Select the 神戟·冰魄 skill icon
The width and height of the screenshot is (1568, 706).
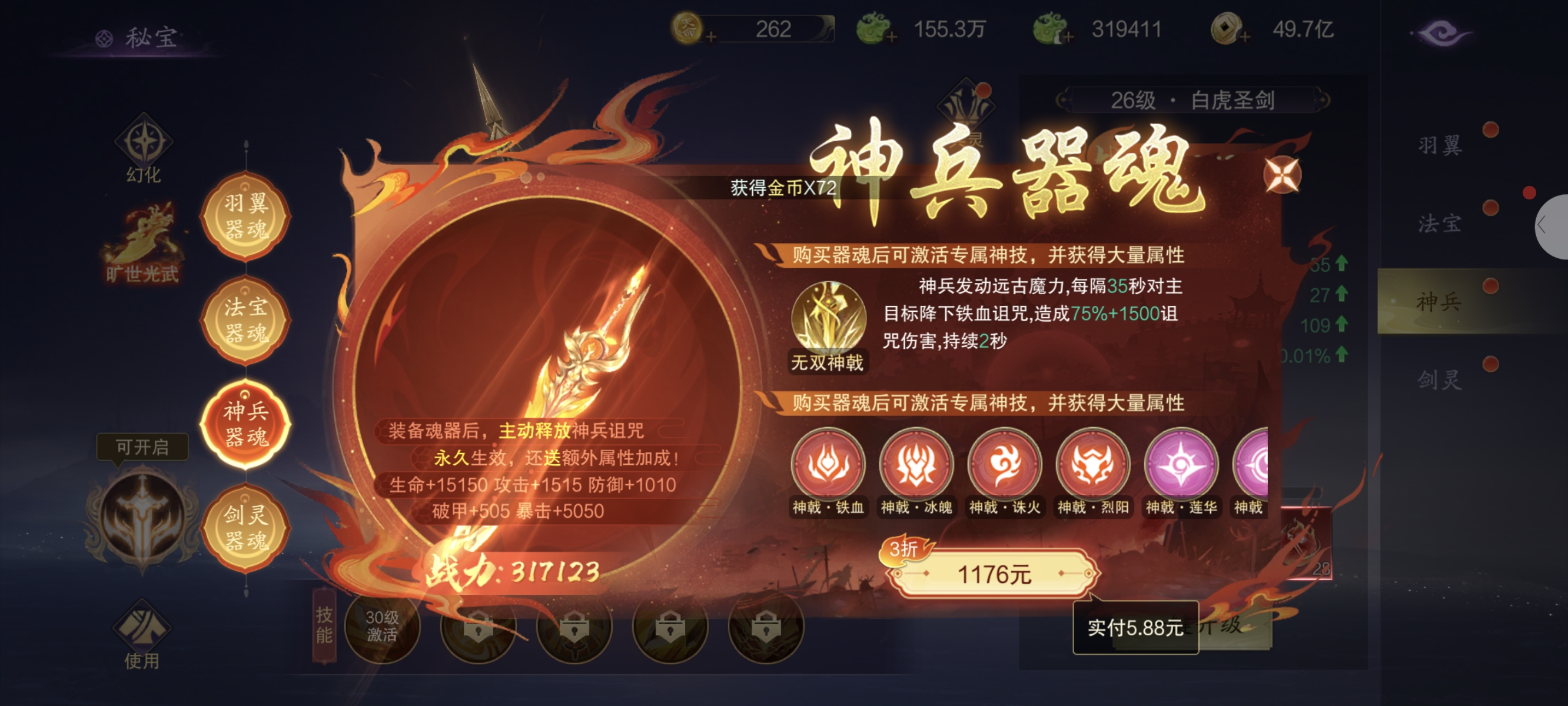click(x=916, y=465)
